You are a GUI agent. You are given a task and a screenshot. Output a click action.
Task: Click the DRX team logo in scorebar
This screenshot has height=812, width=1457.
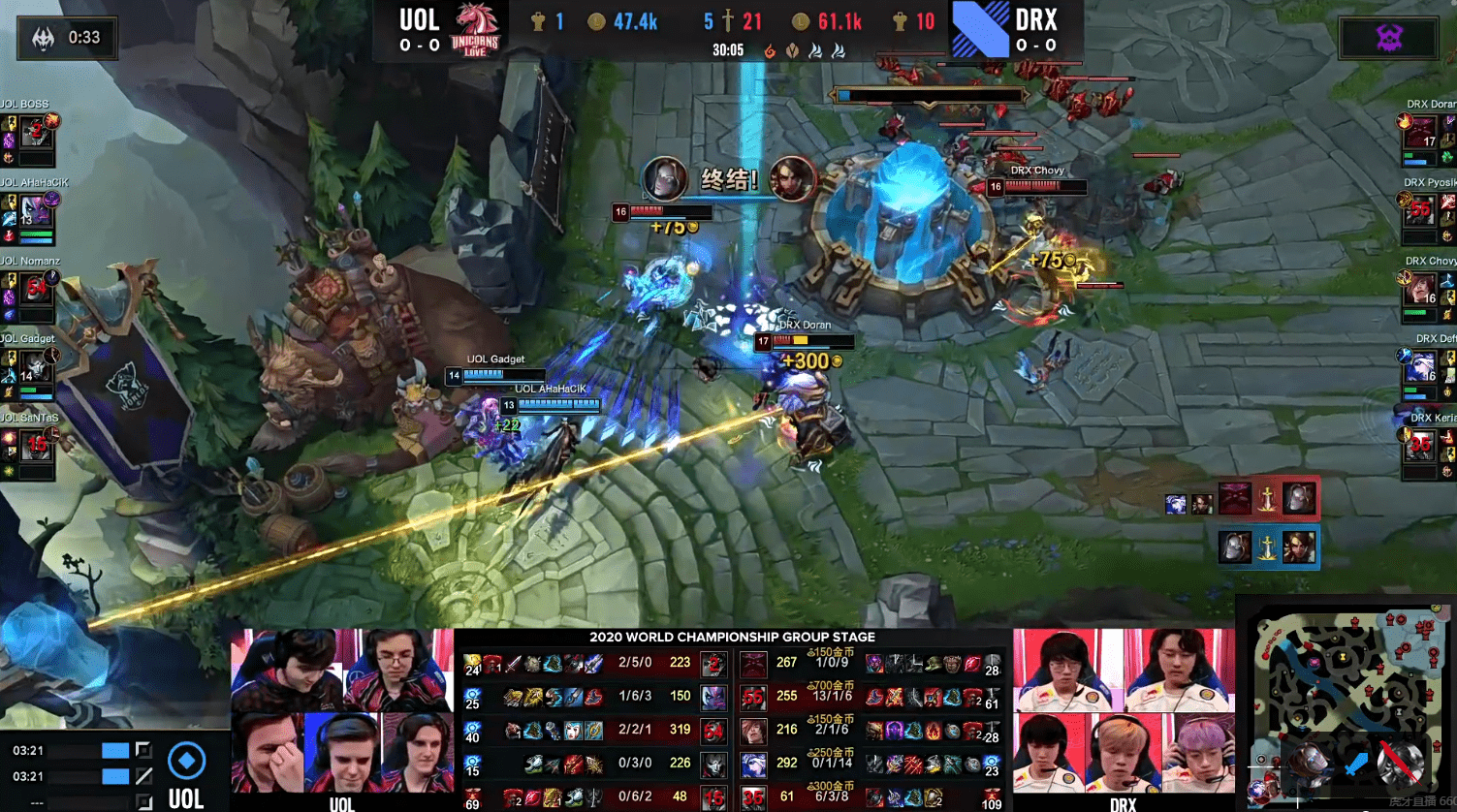pyautogui.click(x=980, y=29)
